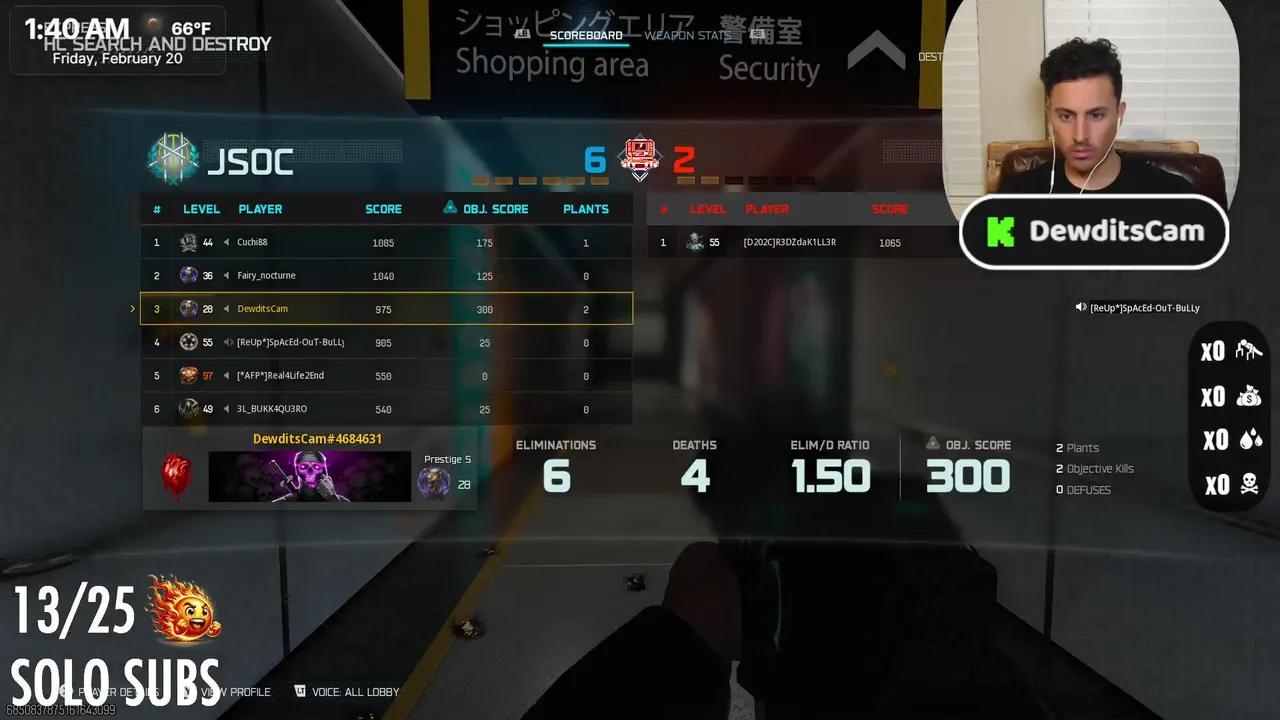The height and width of the screenshot is (720, 1280).
Task: Toggle Cuchi88's voice indicator in the scoreboard
Action: tap(227, 242)
